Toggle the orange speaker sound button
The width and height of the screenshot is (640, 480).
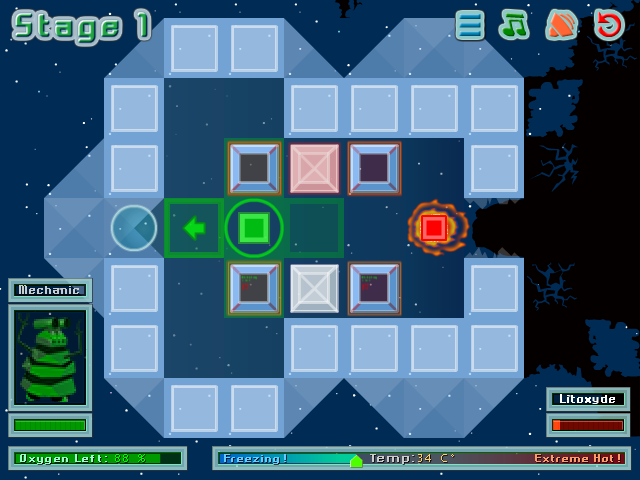click(x=561, y=25)
